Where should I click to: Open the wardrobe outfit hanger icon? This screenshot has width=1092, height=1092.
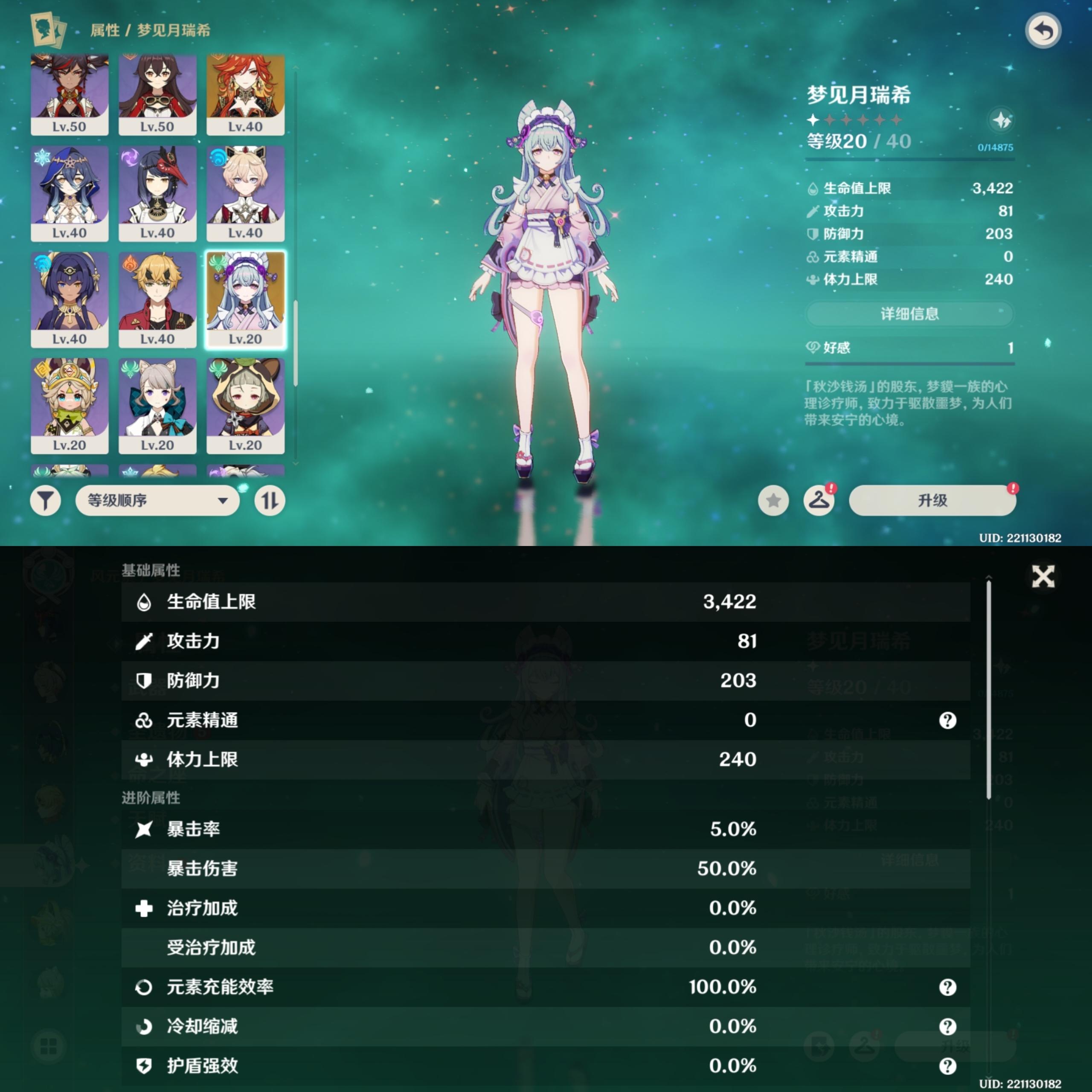pos(819,500)
